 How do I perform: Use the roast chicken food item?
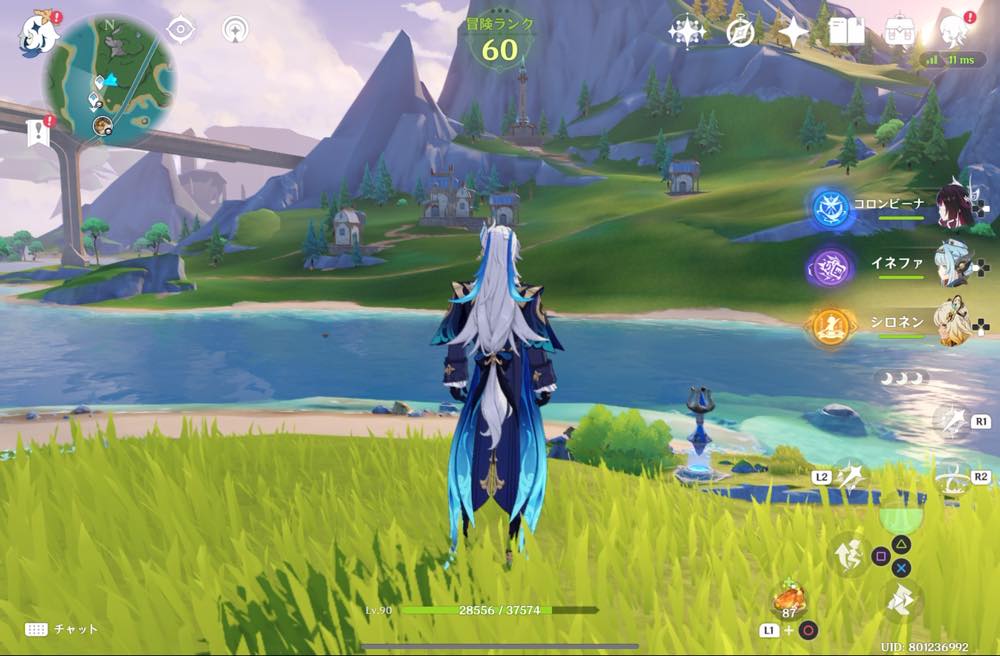[789, 600]
